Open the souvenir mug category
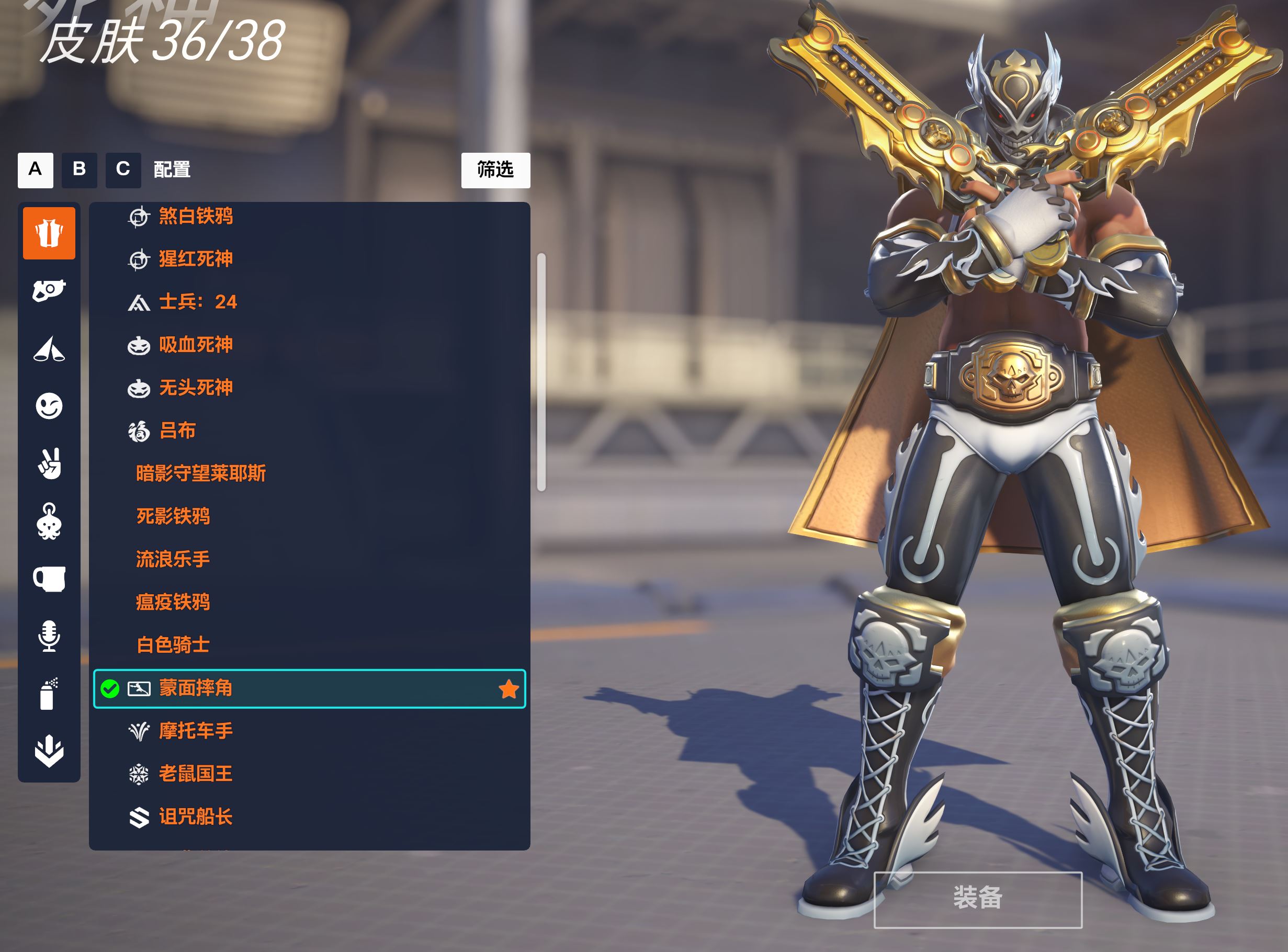Screen dimensions: 1288x952 pos(49,579)
